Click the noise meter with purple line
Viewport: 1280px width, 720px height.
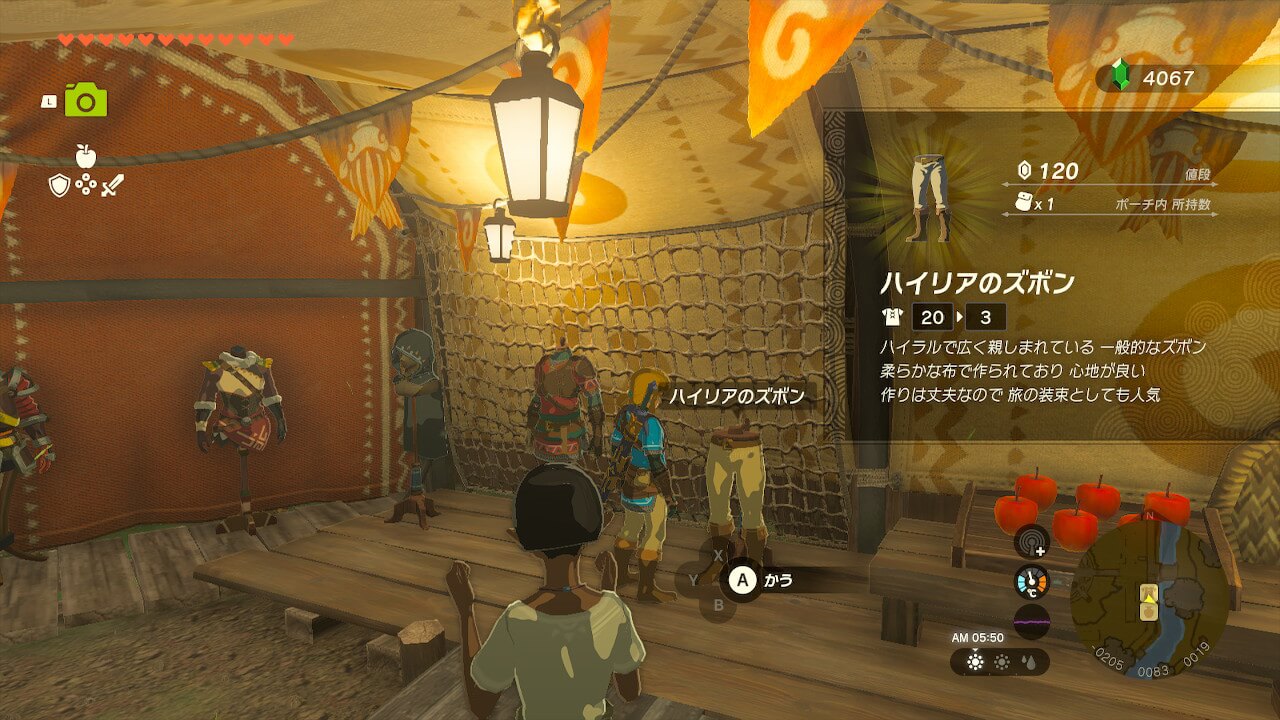(x=1031, y=621)
